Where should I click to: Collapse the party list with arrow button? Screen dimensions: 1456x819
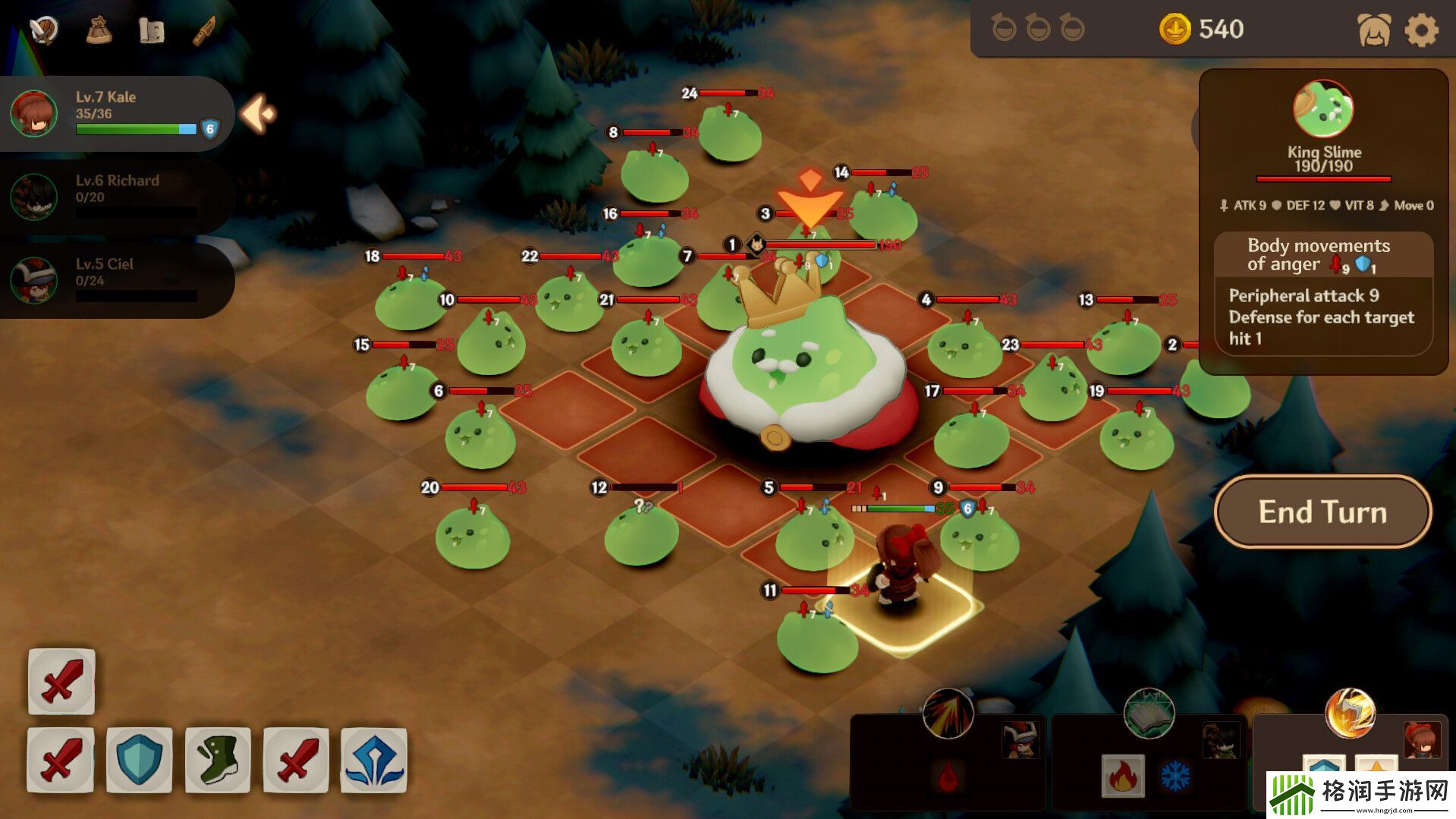click(x=259, y=114)
